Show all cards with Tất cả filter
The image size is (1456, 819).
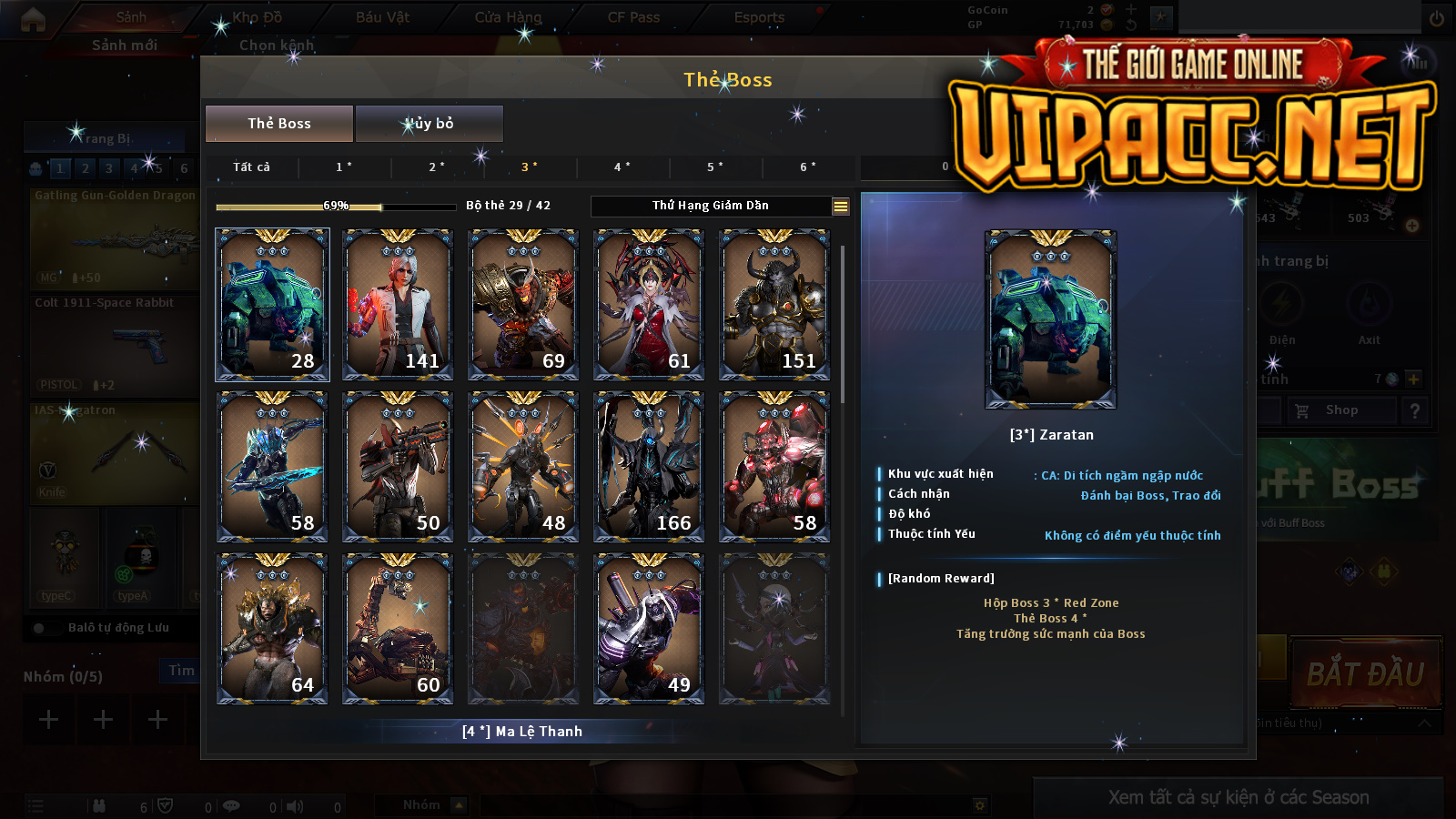(x=251, y=167)
